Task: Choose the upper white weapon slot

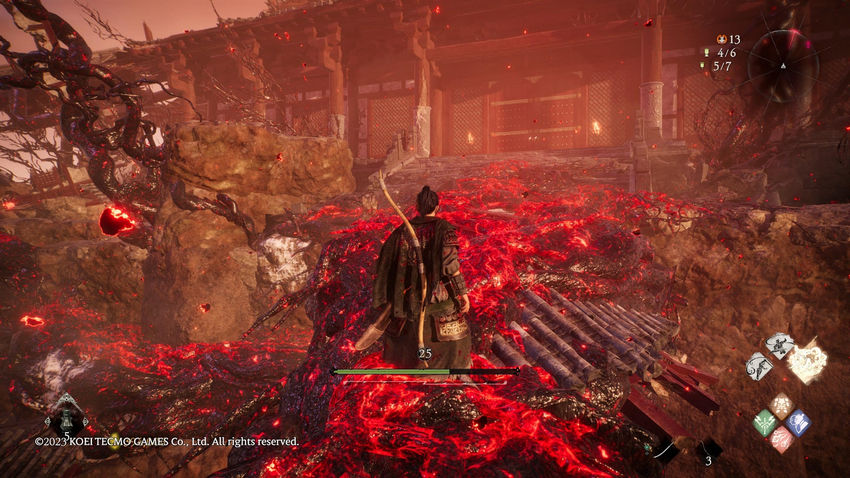Action: [779, 345]
